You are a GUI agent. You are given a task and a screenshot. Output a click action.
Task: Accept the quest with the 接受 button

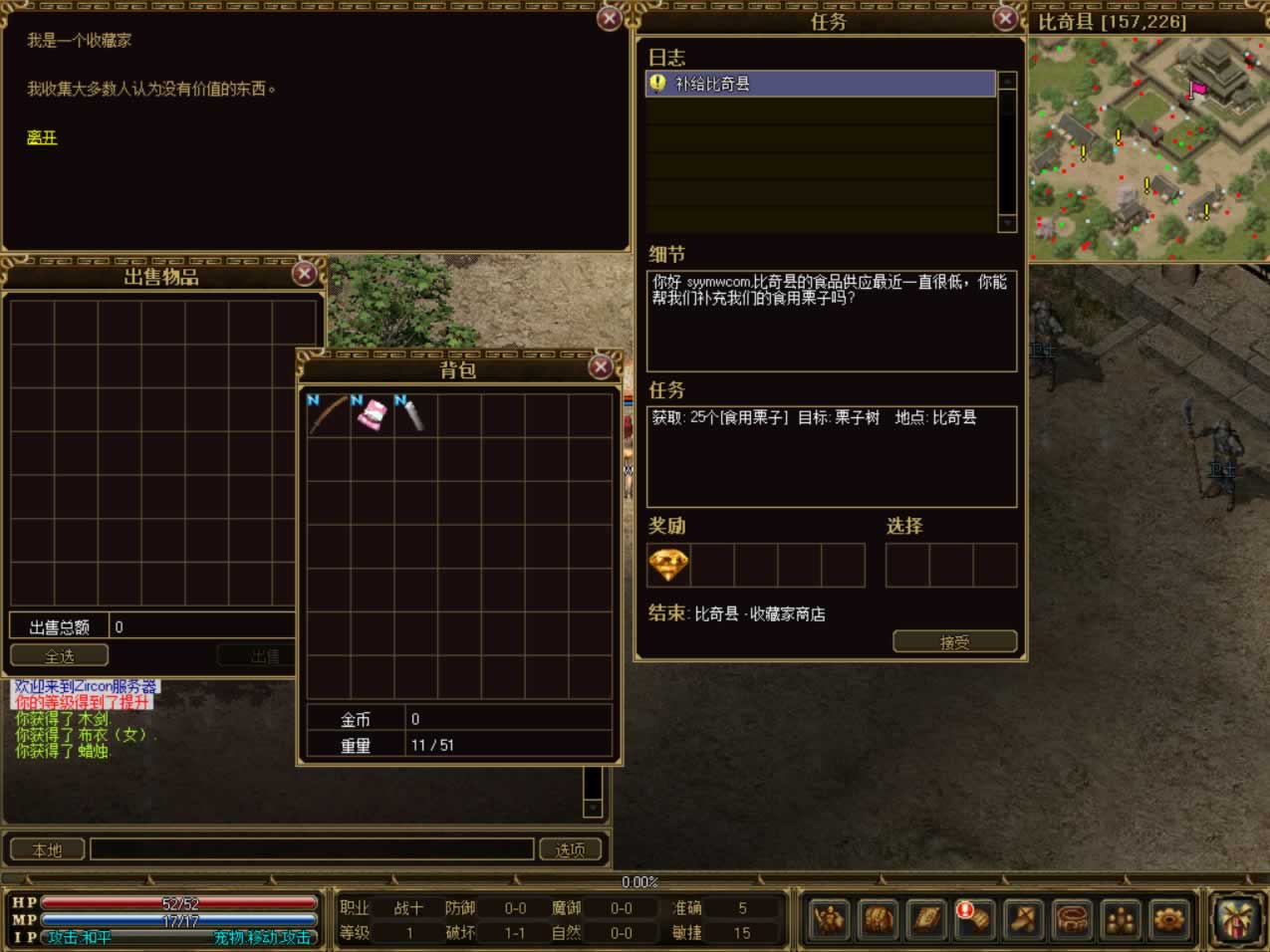click(954, 642)
